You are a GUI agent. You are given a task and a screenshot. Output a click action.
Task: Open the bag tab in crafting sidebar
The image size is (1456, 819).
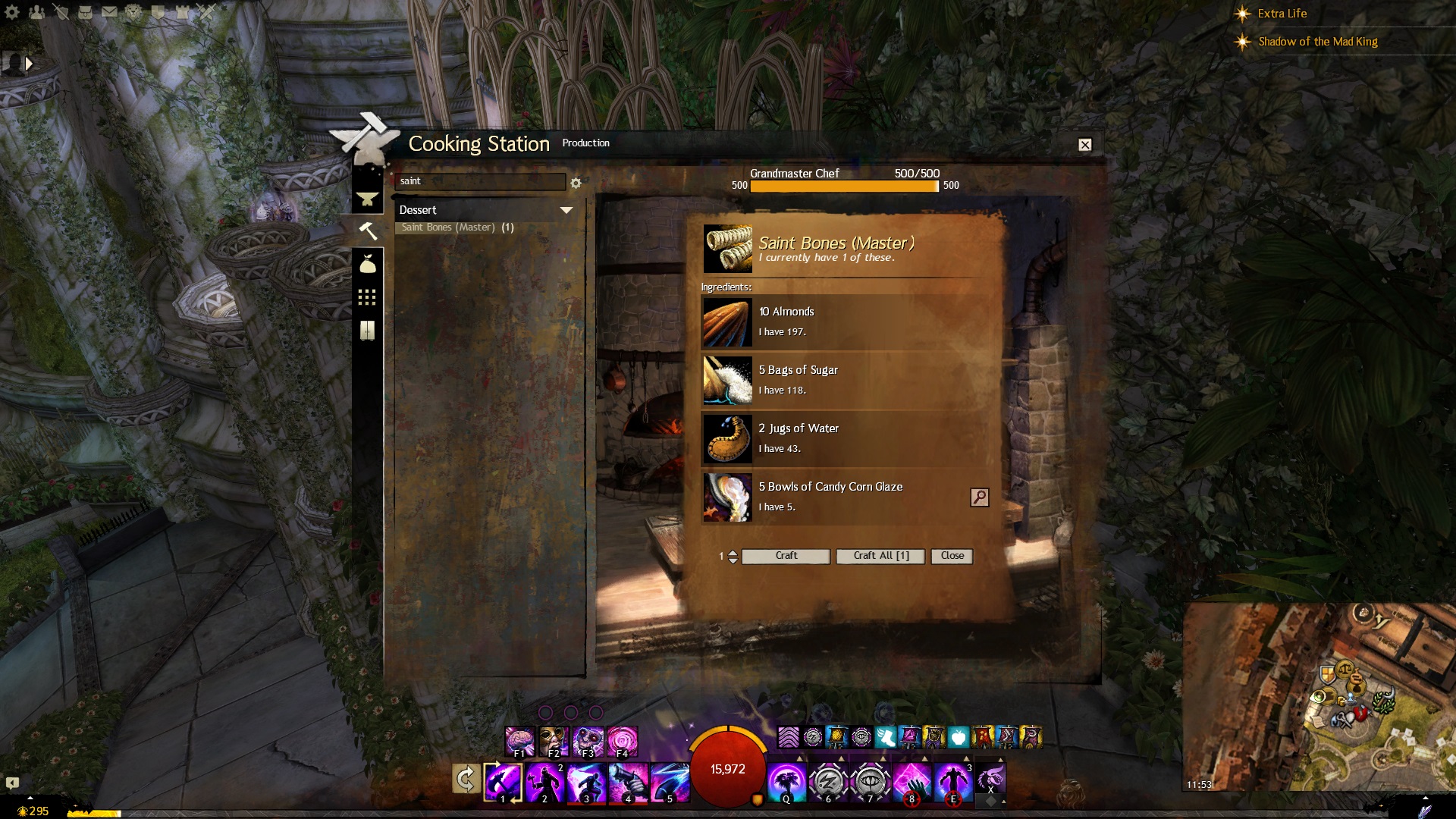coord(368,264)
